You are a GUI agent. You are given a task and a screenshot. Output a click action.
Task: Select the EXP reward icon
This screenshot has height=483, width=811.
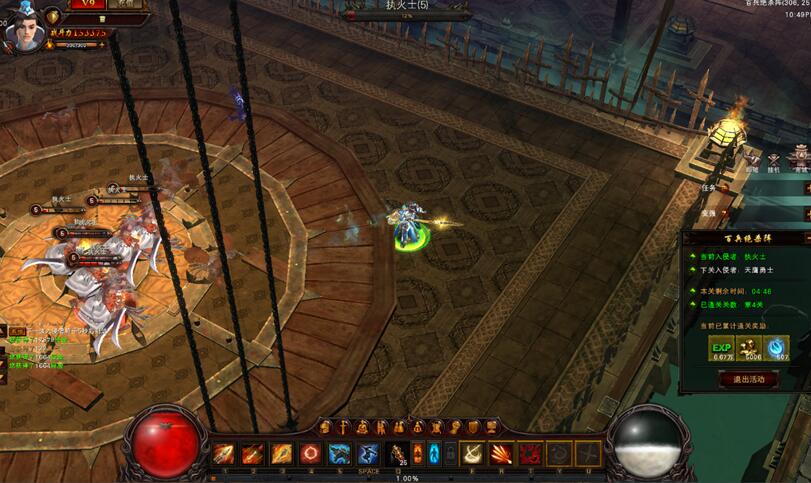721,347
